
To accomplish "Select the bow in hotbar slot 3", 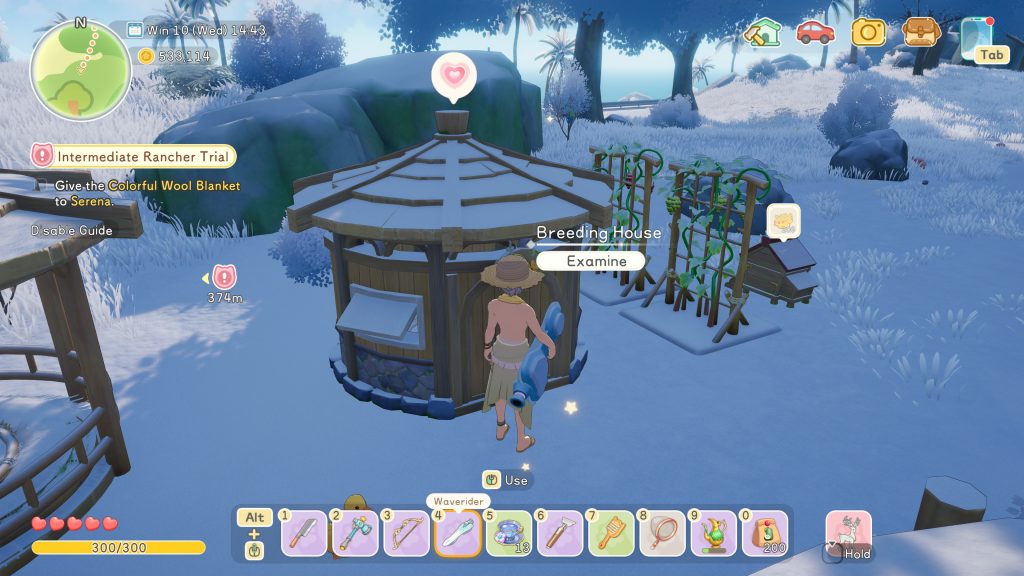I will click(x=406, y=534).
